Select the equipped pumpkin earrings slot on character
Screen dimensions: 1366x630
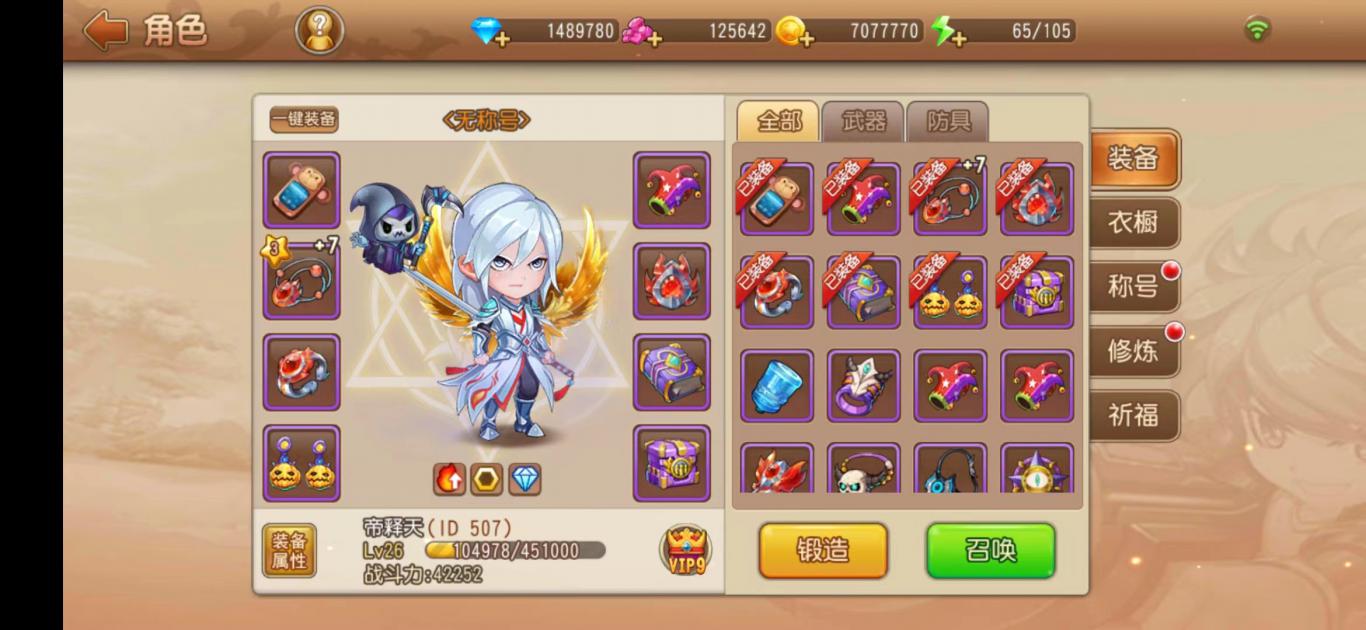[x=302, y=463]
